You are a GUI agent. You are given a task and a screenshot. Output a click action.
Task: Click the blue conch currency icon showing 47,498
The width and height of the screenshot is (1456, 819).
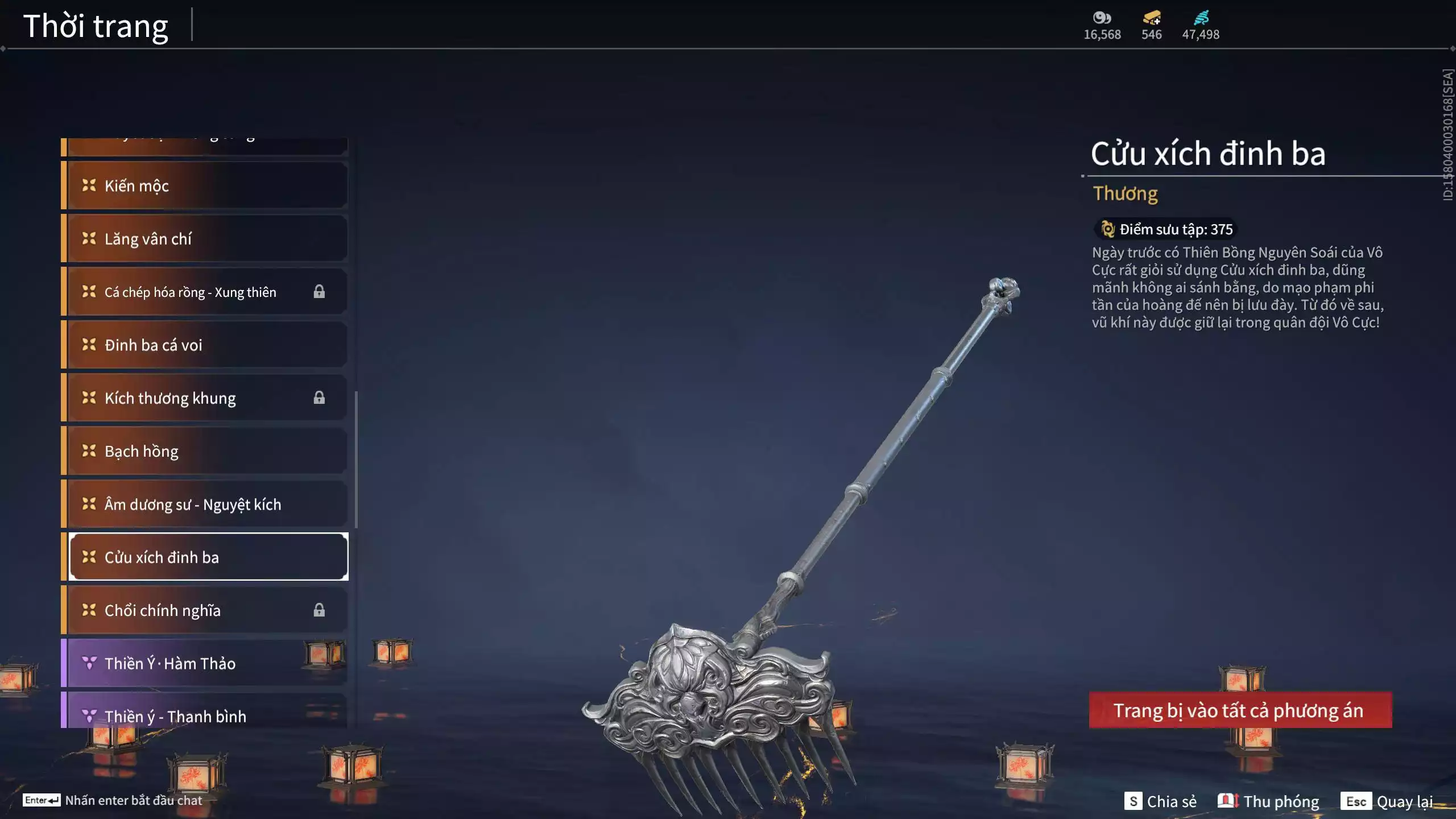click(1202, 17)
